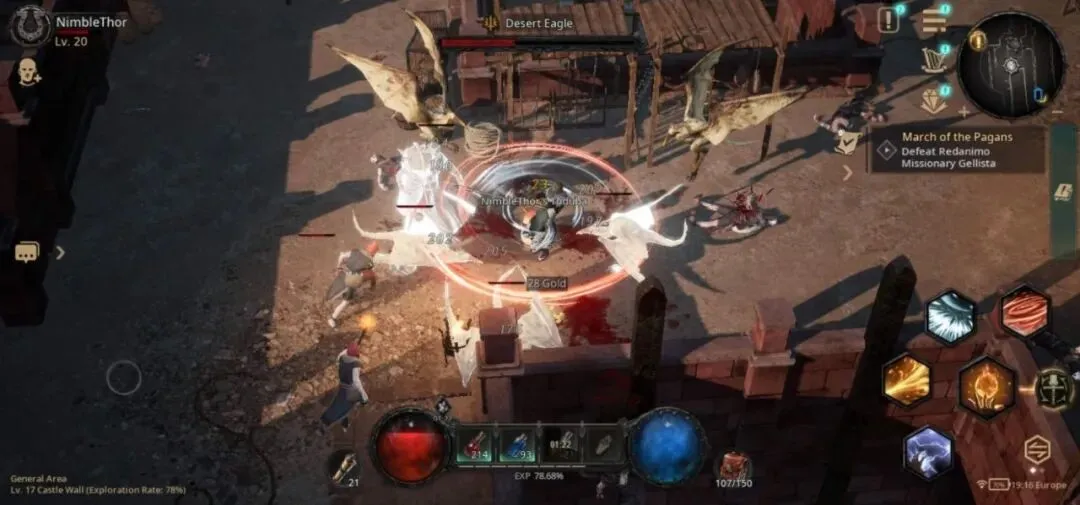Viewport: 1080px width, 505px height.
Task: Open the three-line main menu
Action: coord(935,21)
